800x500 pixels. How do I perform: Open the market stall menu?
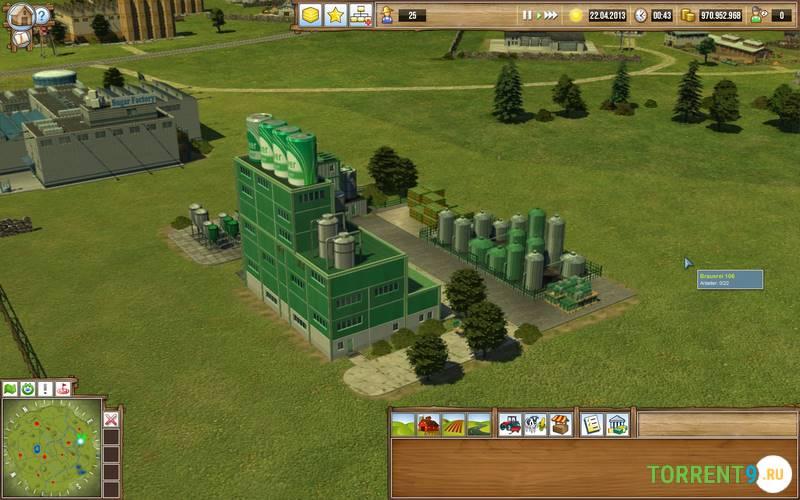(560, 424)
